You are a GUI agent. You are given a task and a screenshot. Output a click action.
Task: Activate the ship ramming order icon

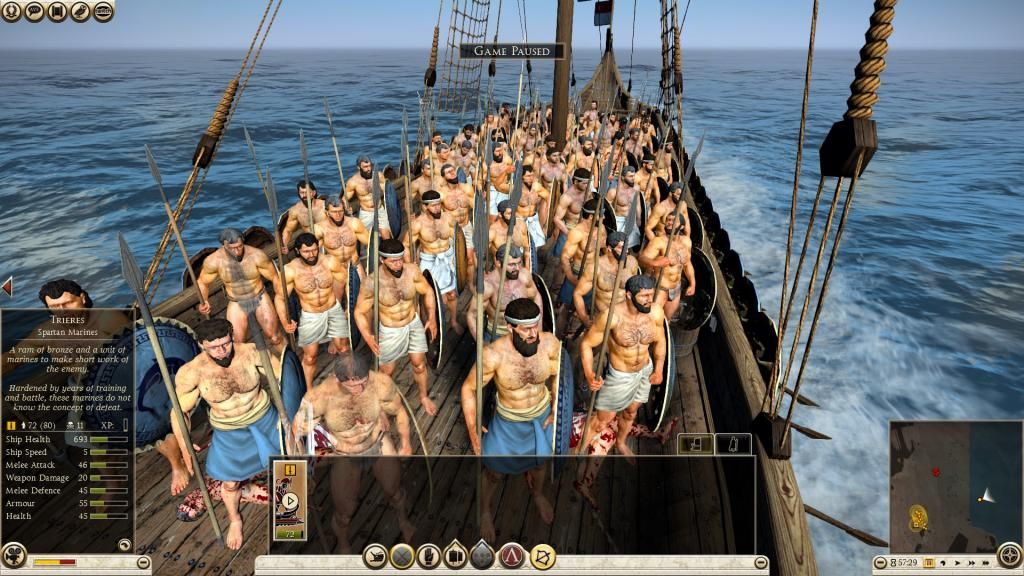[x=375, y=556]
